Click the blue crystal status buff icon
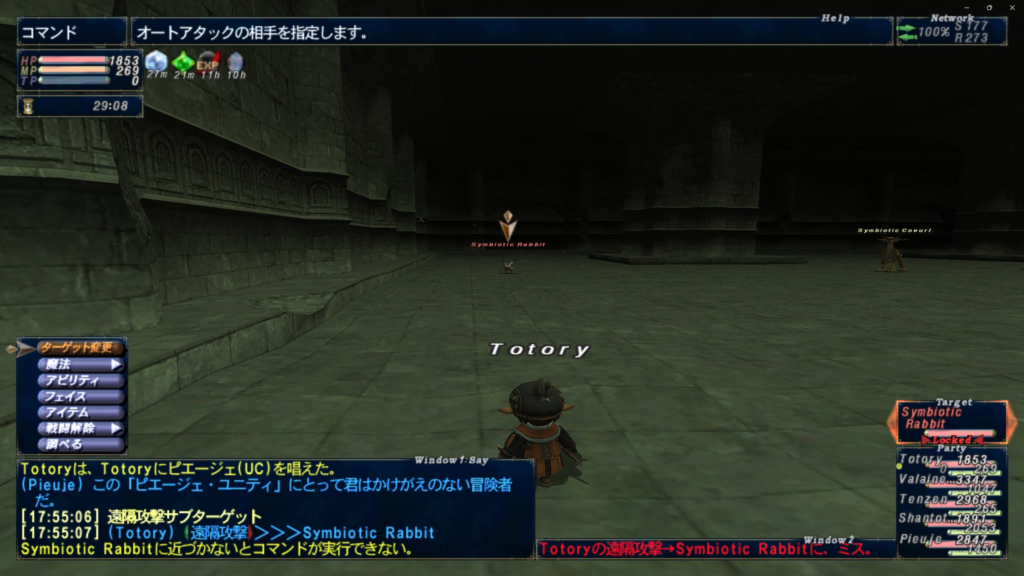The height and width of the screenshot is (576, 1024). [x=156, y=62]
